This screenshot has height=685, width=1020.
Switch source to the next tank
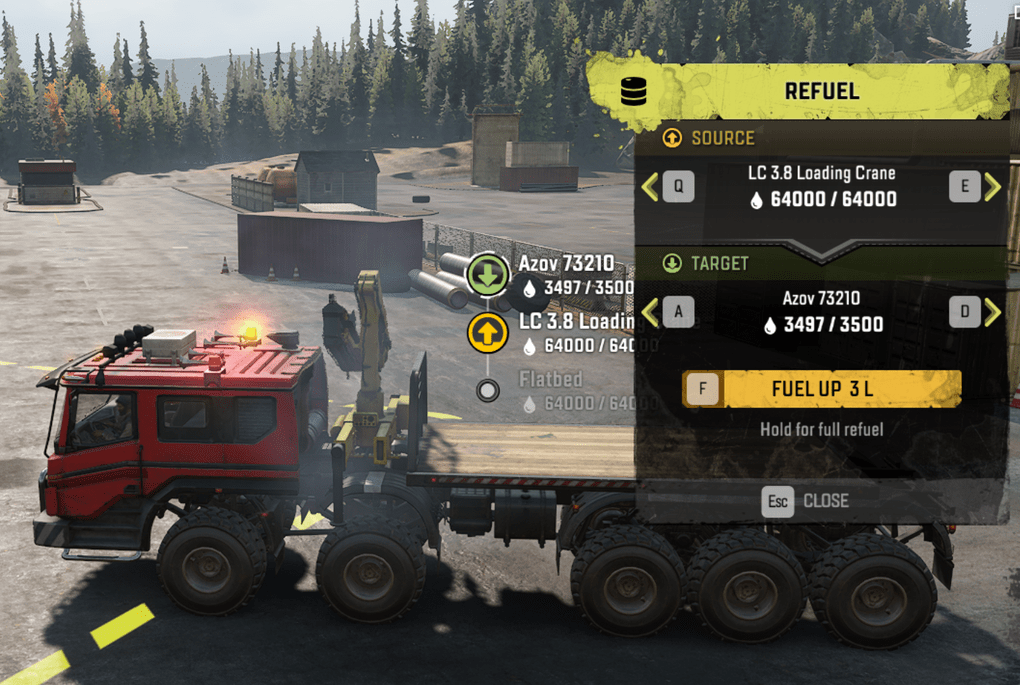point(976,186)
